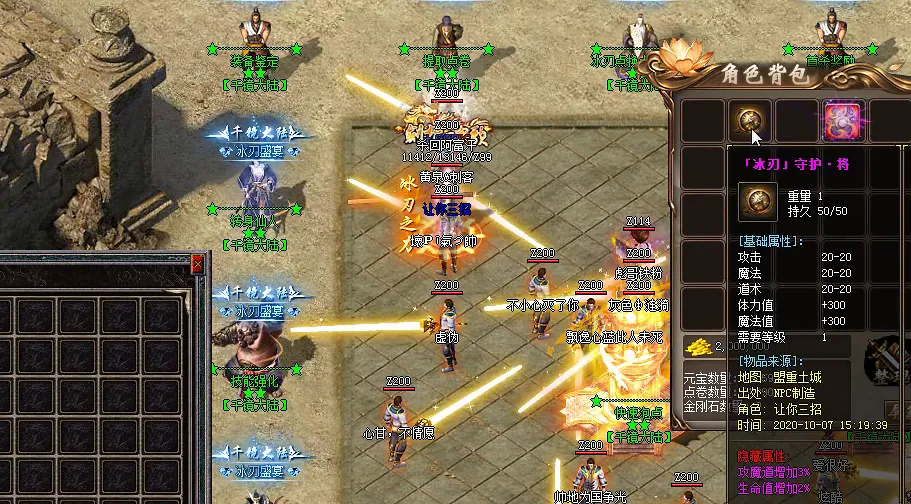
Task: Close the storage grid window
Action: 197,264
